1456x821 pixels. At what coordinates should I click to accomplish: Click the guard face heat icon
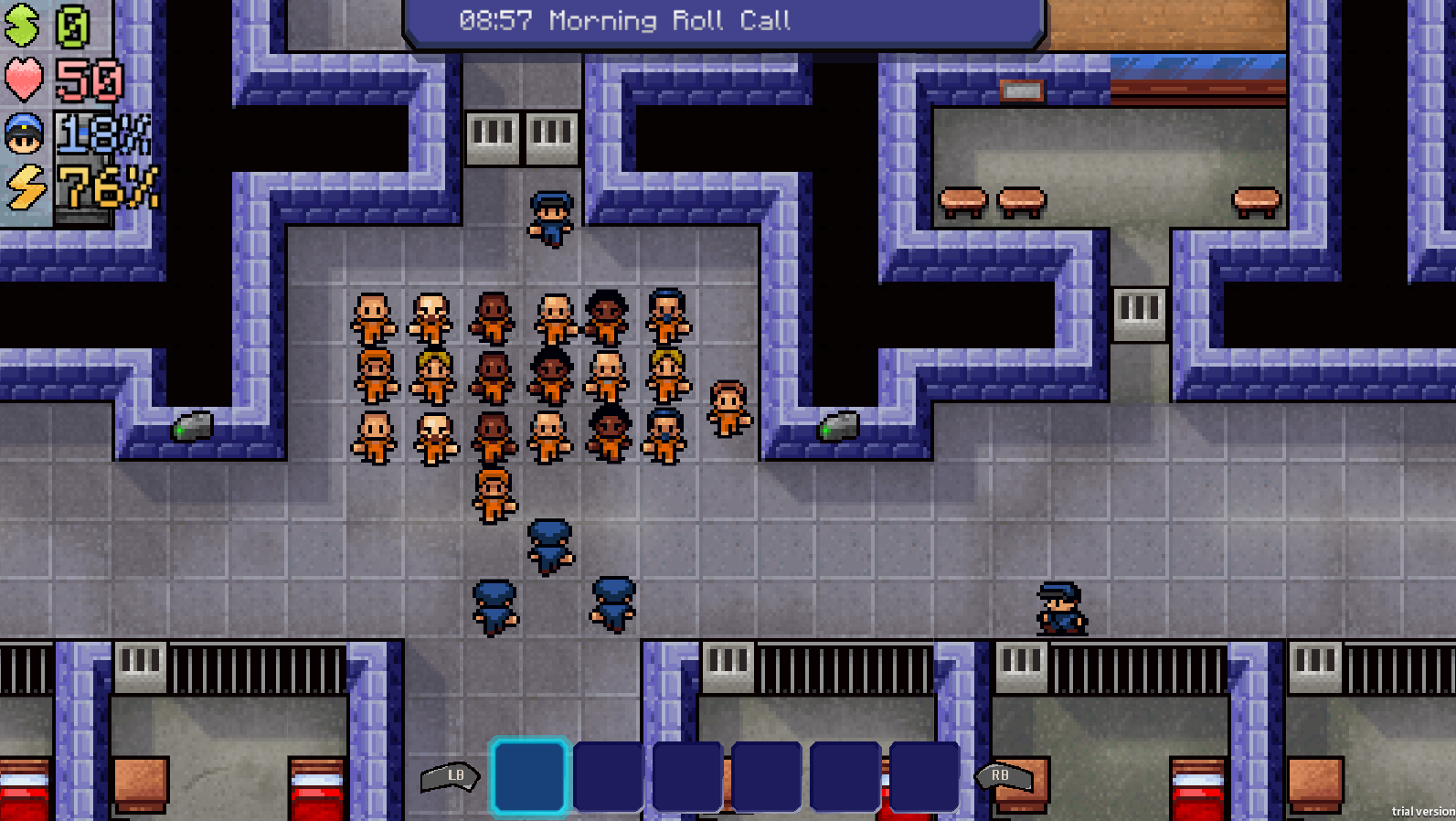point(23,133)
